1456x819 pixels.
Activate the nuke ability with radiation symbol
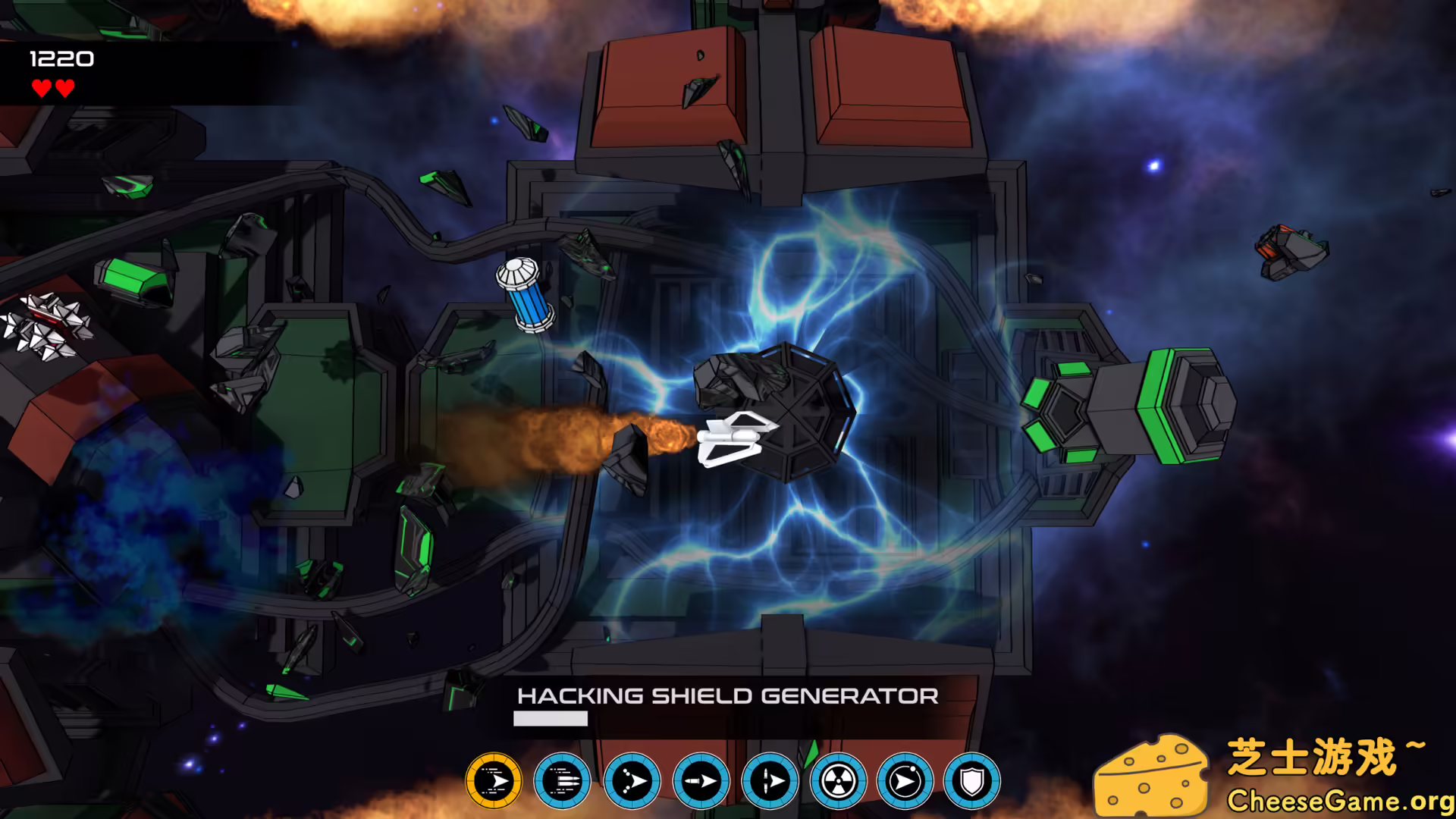point(840,781)
